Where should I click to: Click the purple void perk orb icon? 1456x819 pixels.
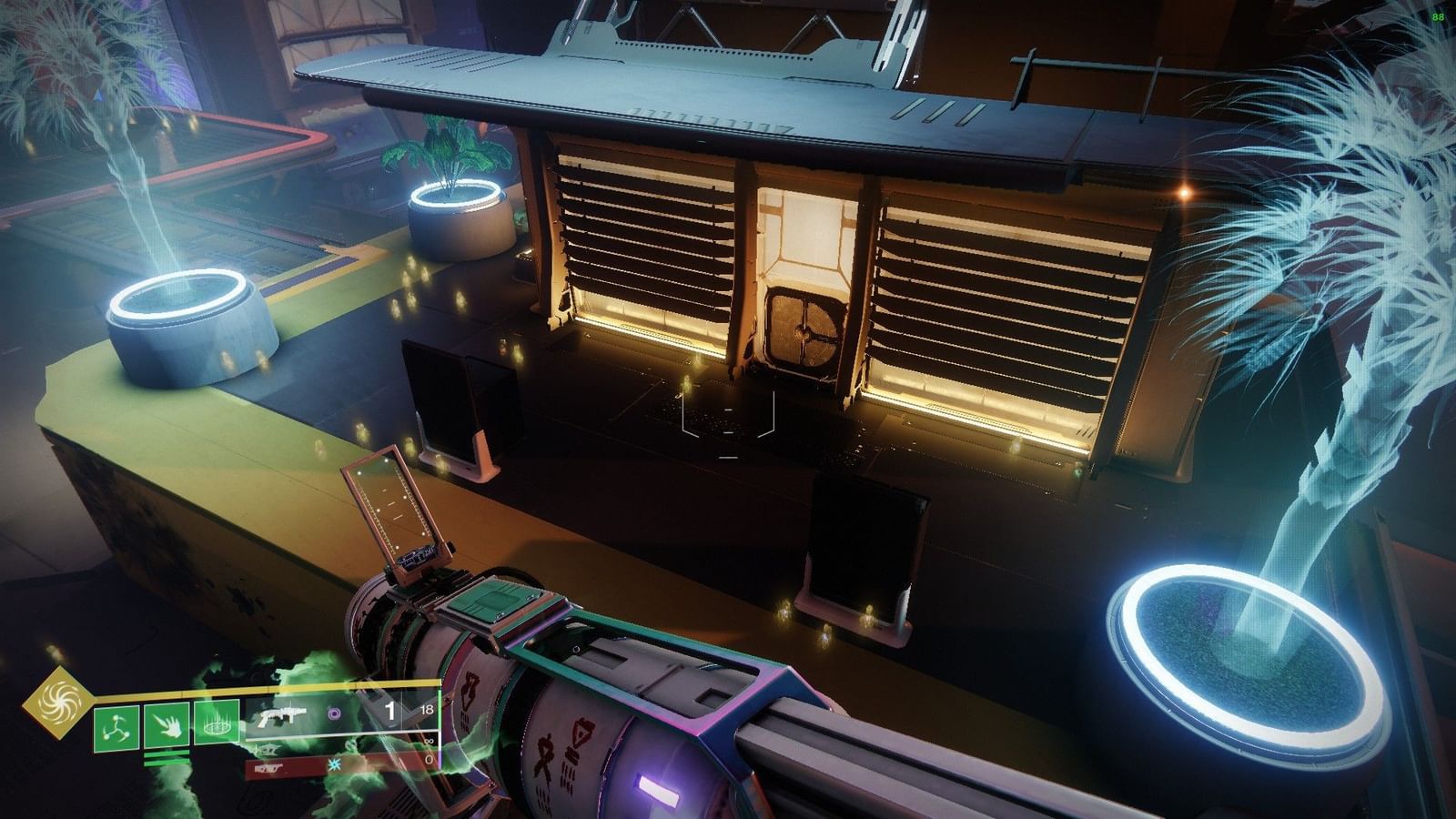335,713
